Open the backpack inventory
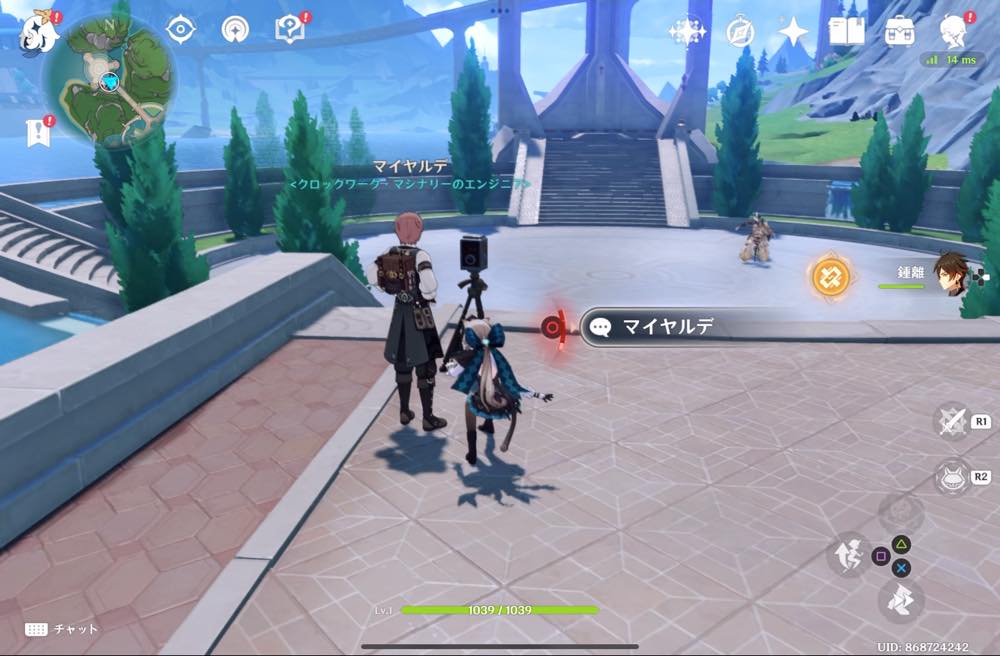 coord(899,32)
